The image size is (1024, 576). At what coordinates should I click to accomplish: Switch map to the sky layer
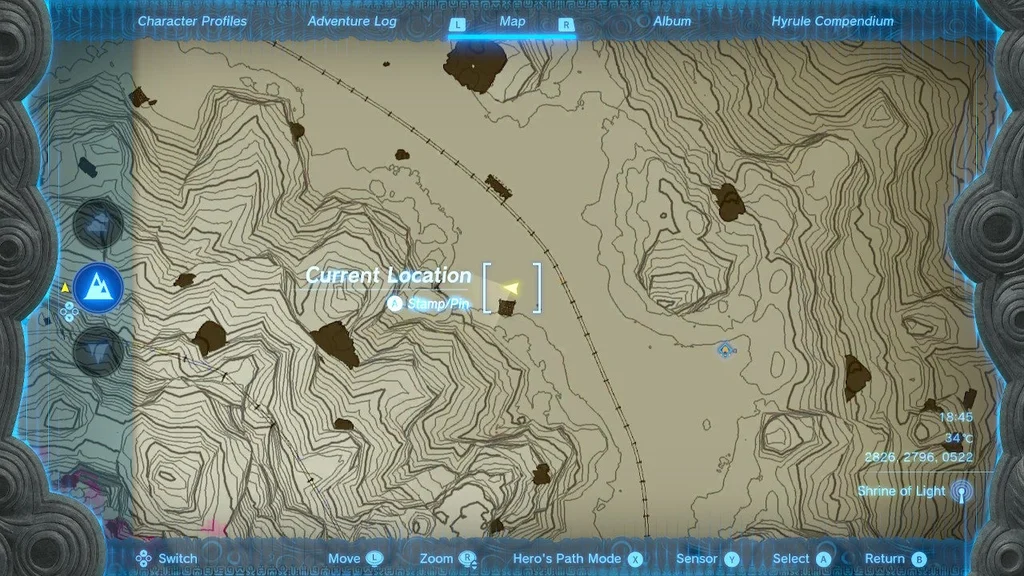pyautogui.click(x=98, y=224)
